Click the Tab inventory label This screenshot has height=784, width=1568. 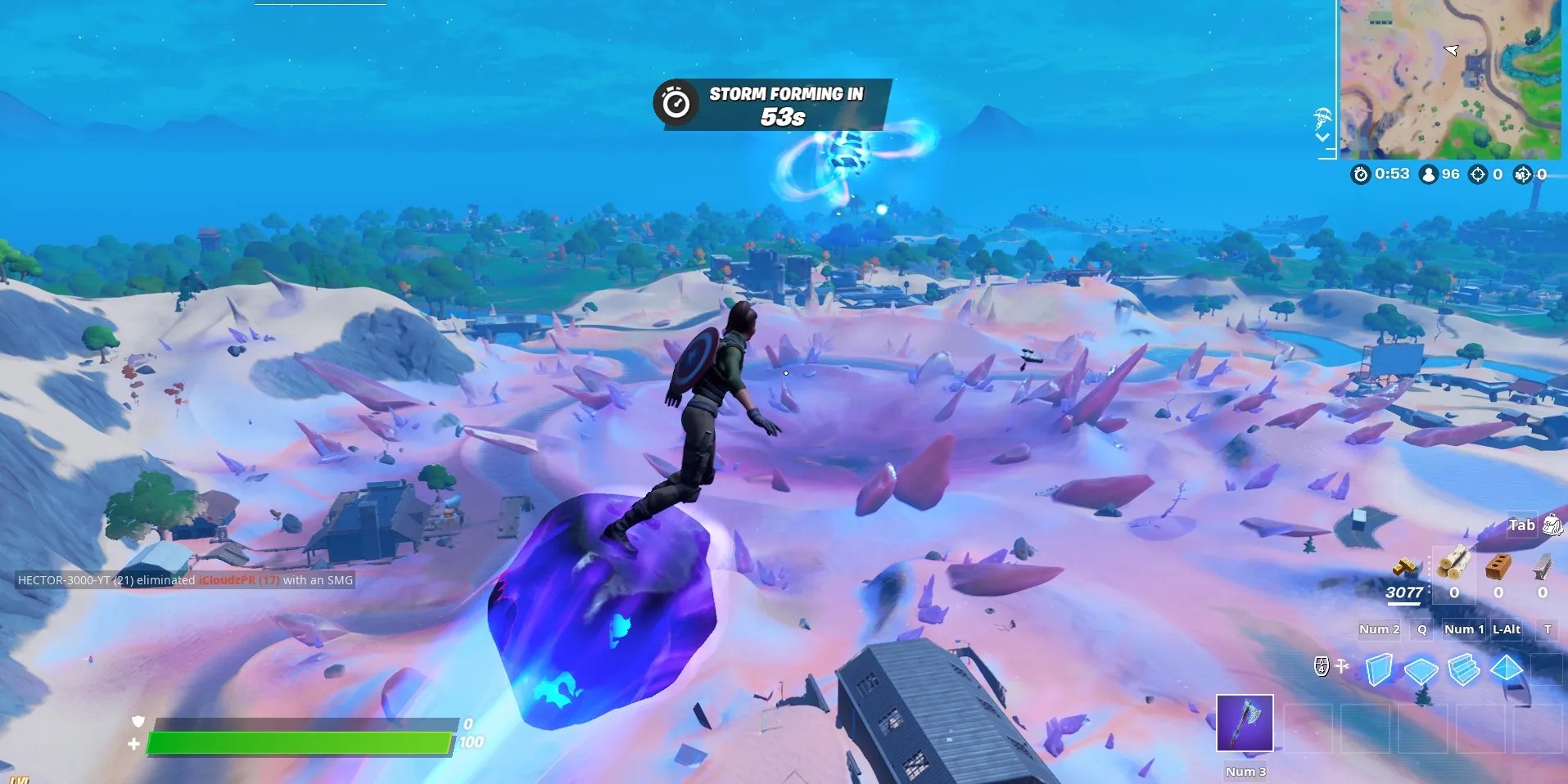pos(1521,526)
